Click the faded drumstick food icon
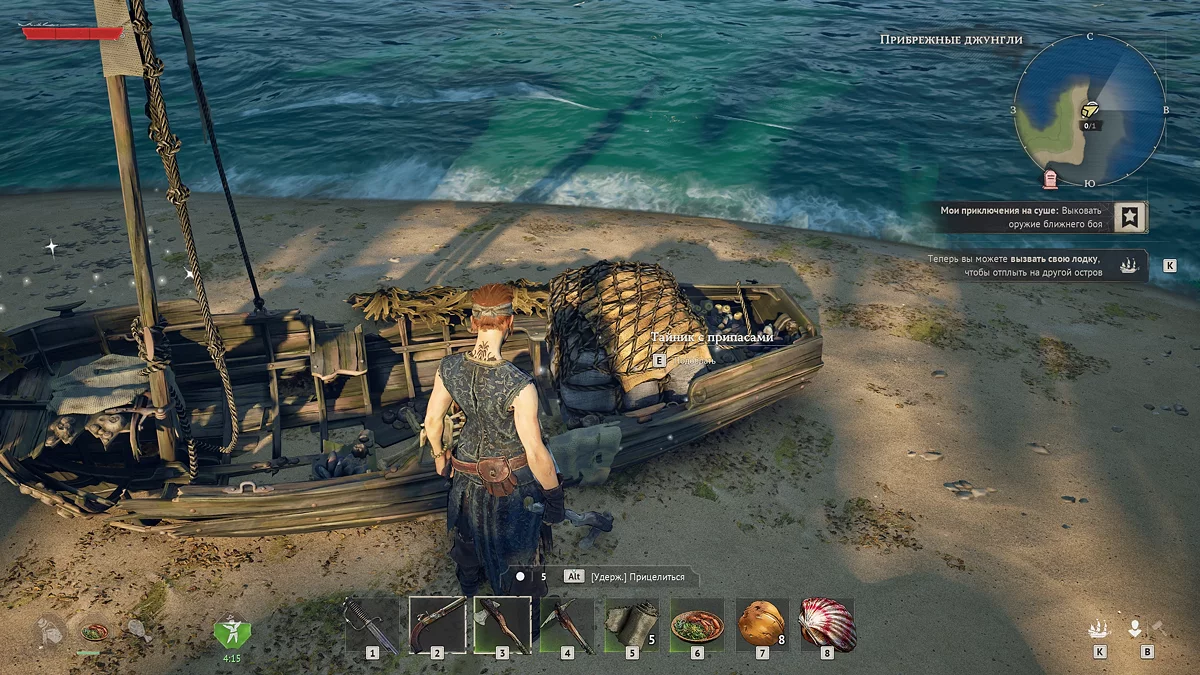This screenshot has height=675, width=1200. pyautogui.click(x=138, y=631)
